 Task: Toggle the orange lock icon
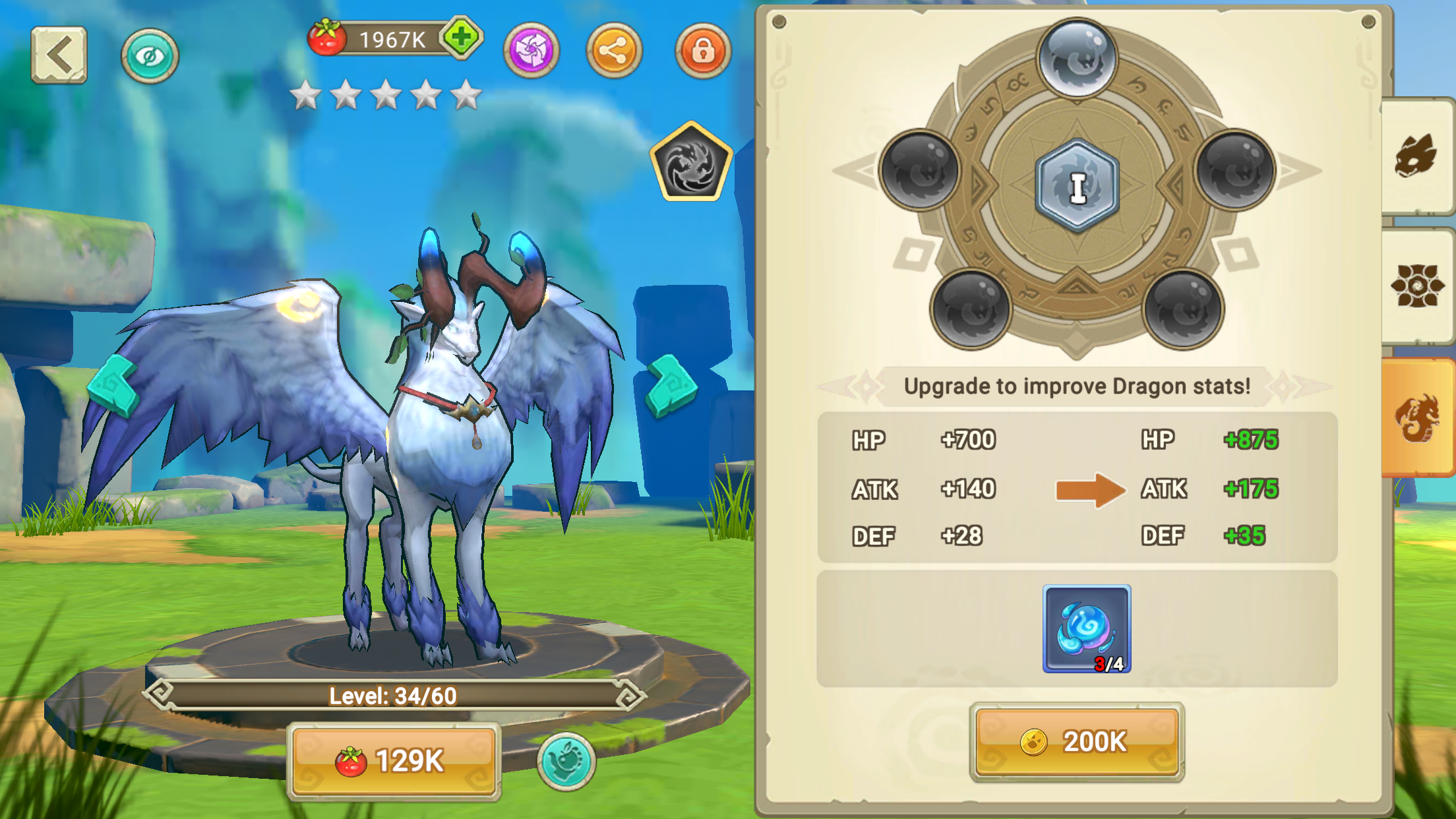pos(703,49)
